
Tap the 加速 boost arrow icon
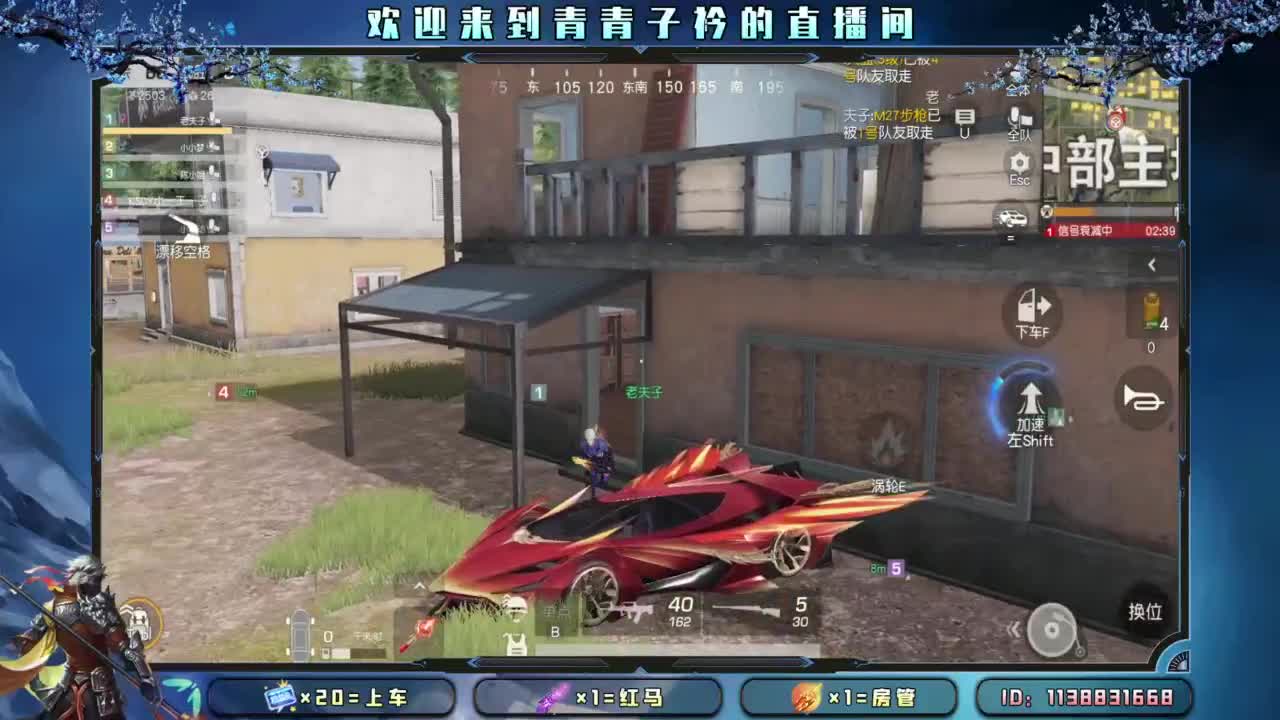click(x=1029, y=400)
